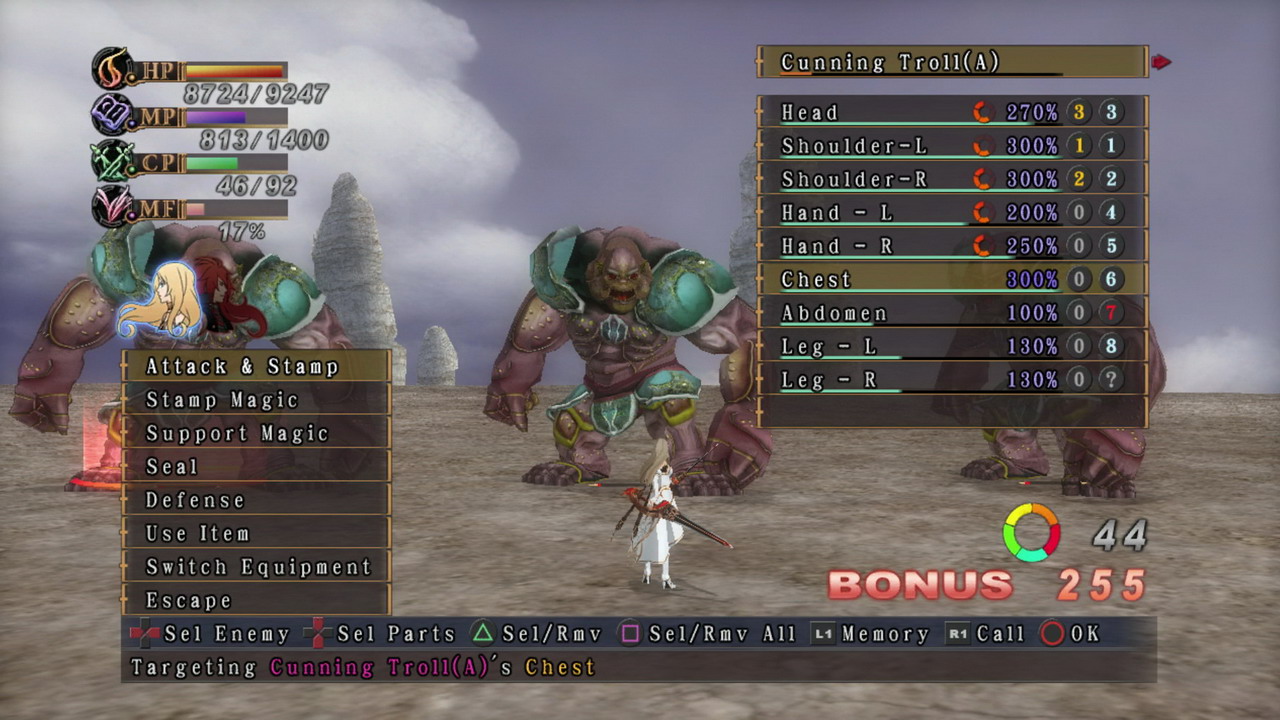Select the Hand - L target row

point(951,213)
